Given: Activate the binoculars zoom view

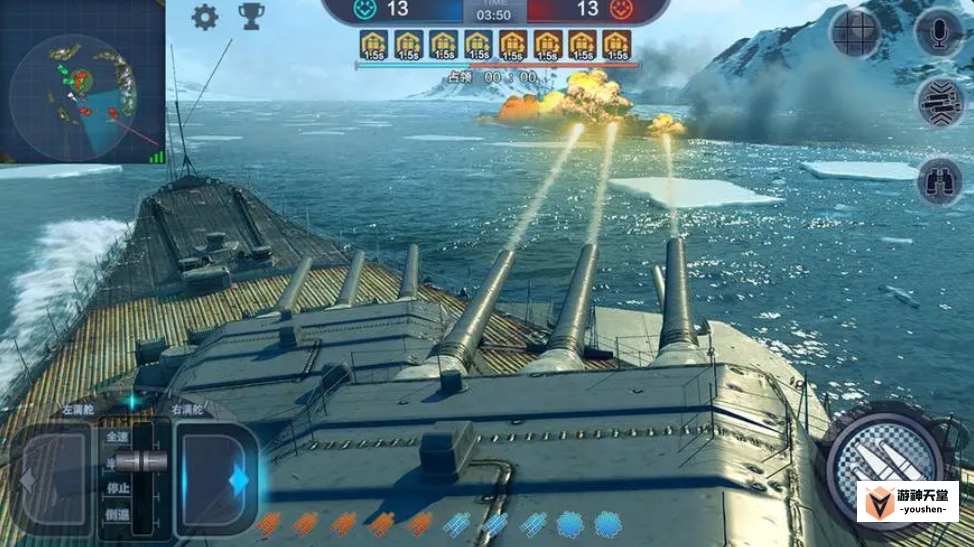Looking at the screenshot, I should 939,181.
